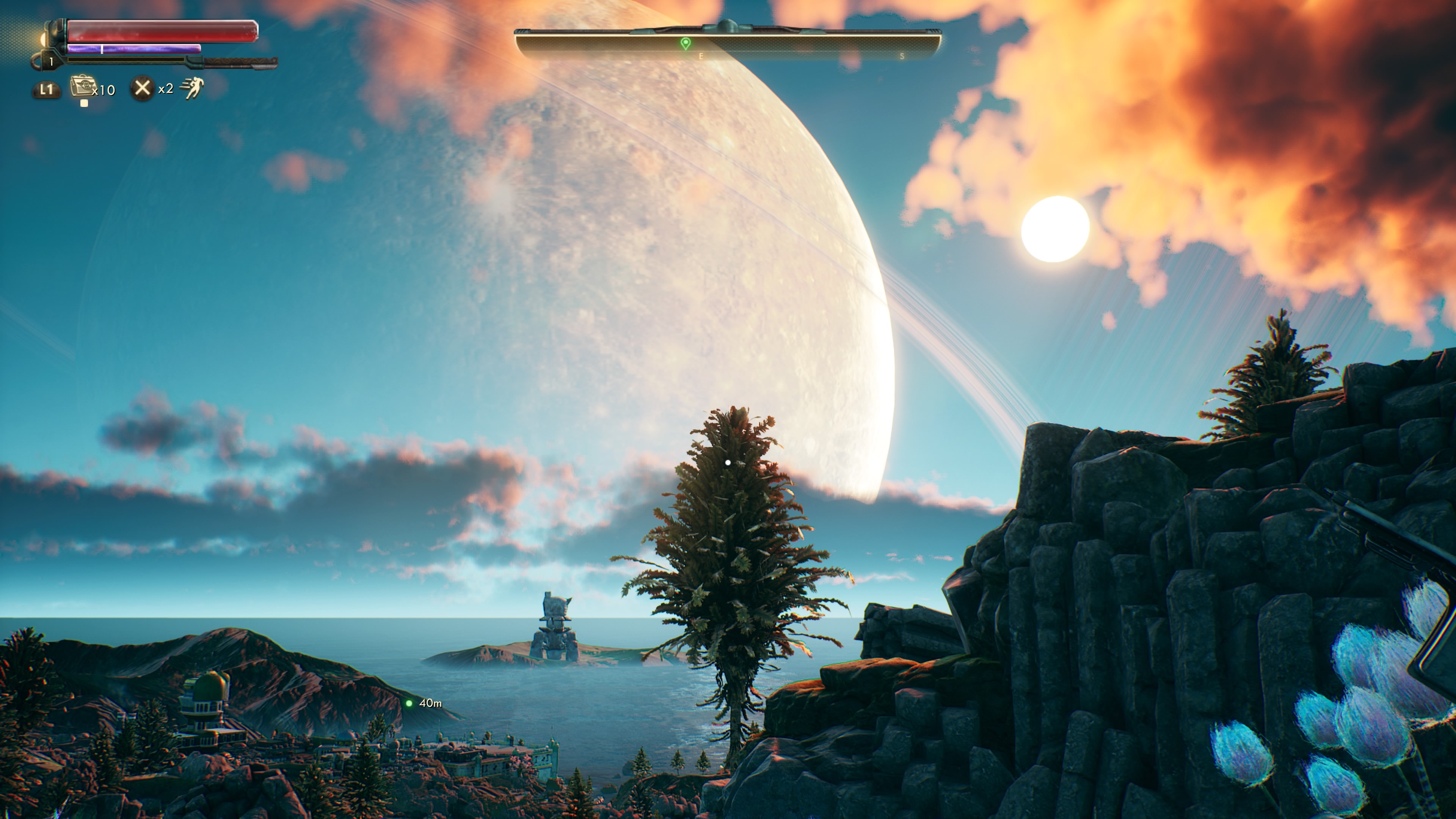Screen dimensions: 1456x819
Task: Click the green quest marker on the compass
Action: click(685, 43)
